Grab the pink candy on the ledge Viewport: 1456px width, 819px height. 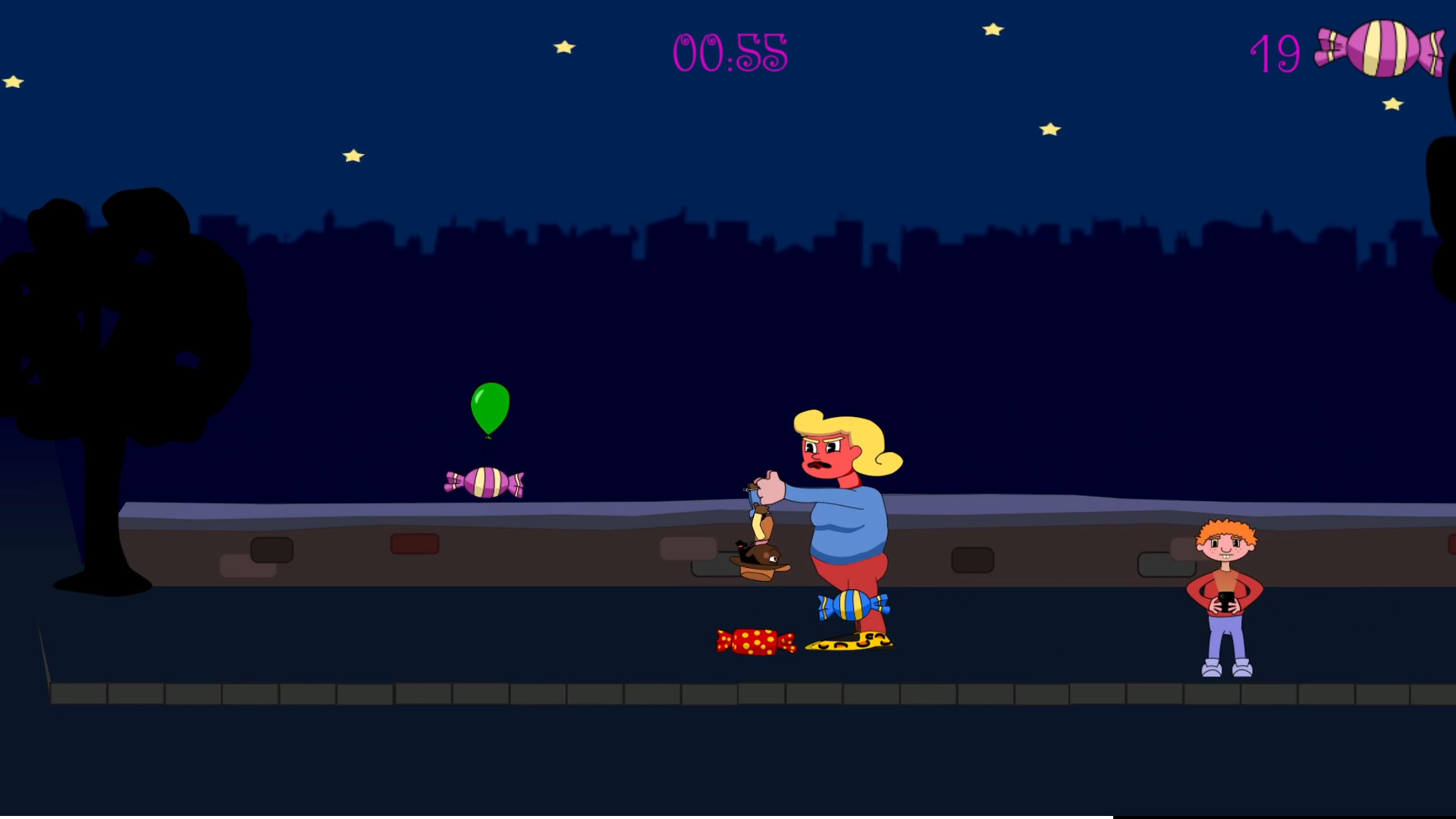(x=485, y=481)
